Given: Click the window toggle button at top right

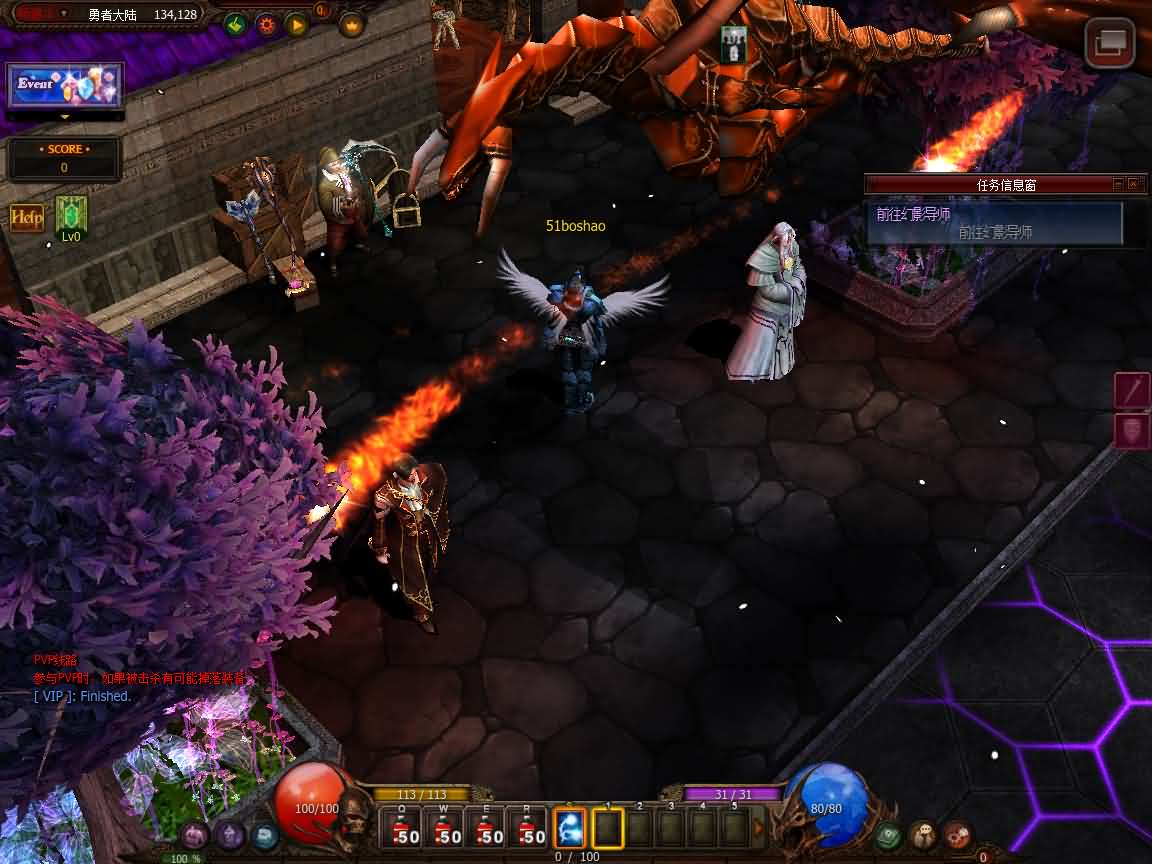Looking at the screenshot, I should [1109, 43].
